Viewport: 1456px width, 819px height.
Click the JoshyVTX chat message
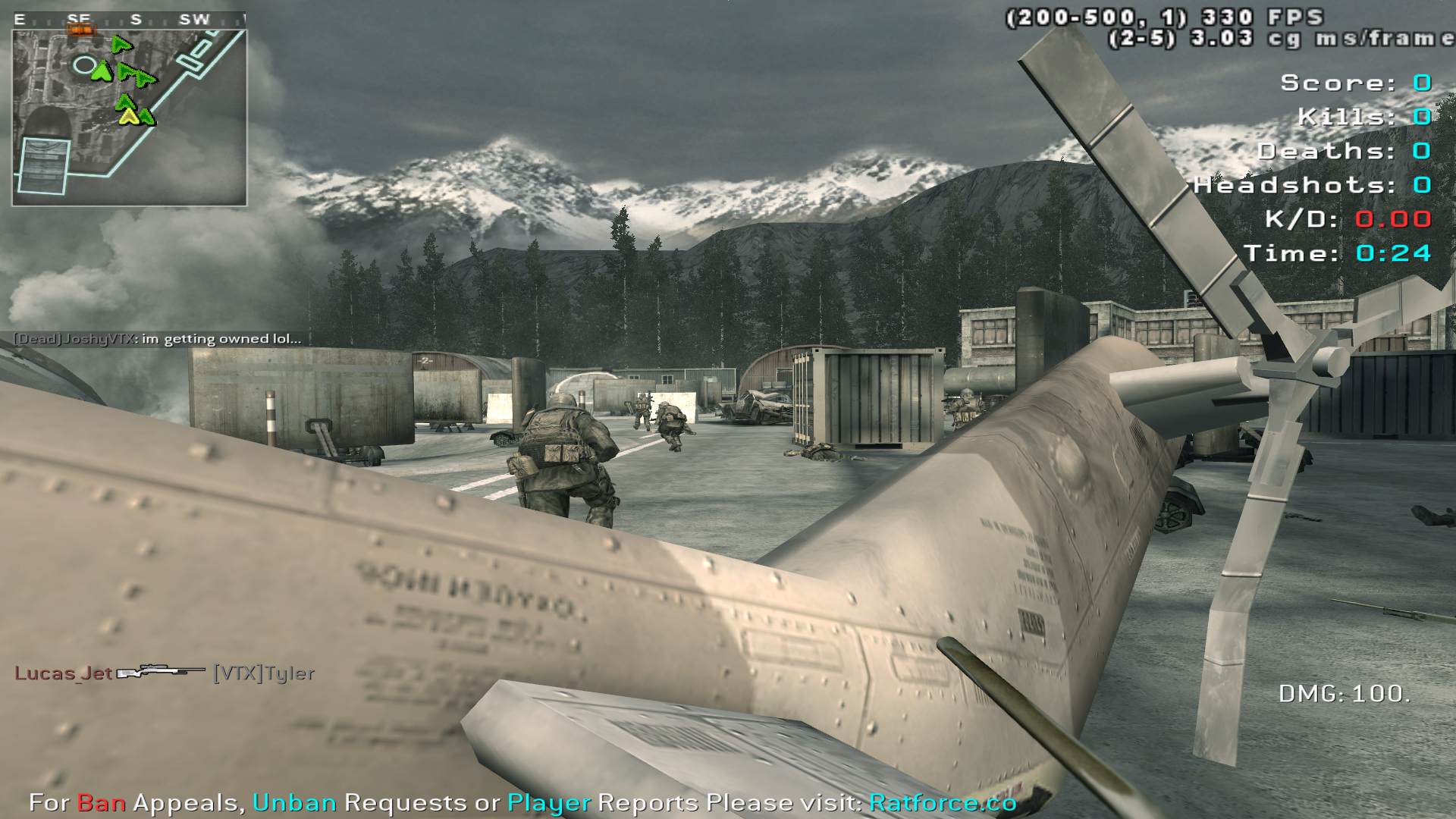point(158,339)
